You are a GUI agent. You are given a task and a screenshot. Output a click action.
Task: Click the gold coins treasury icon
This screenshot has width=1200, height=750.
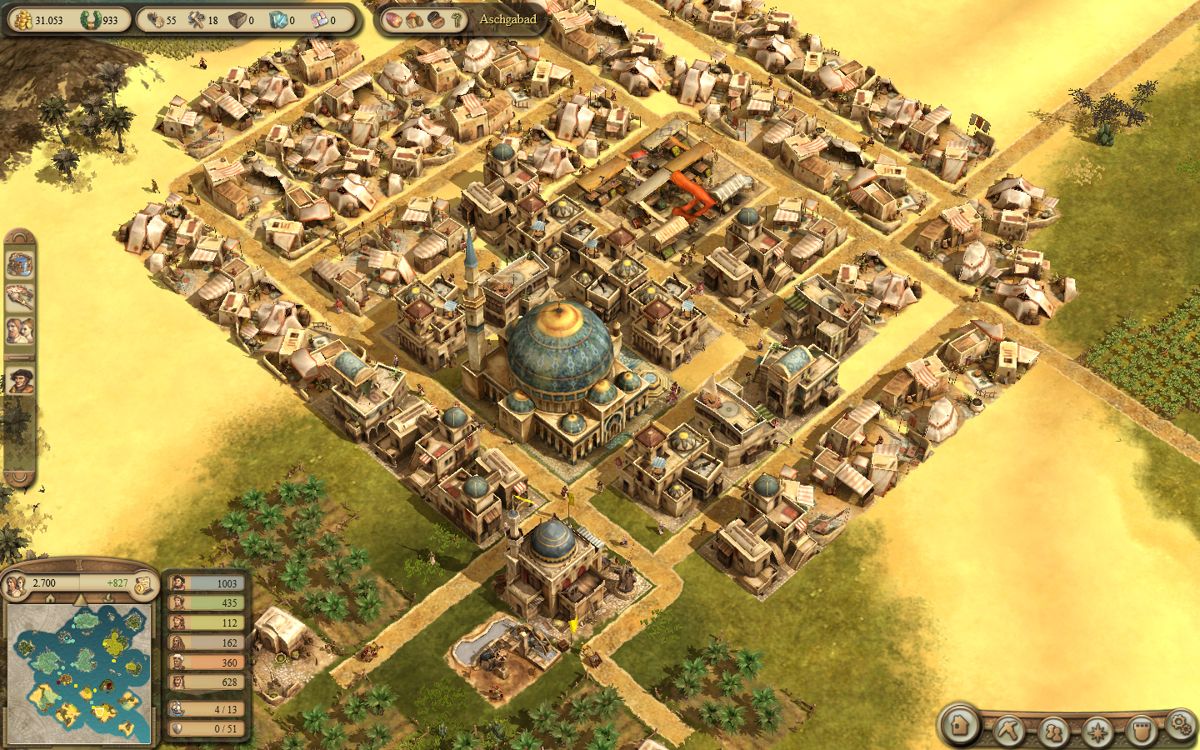(17, 19)
